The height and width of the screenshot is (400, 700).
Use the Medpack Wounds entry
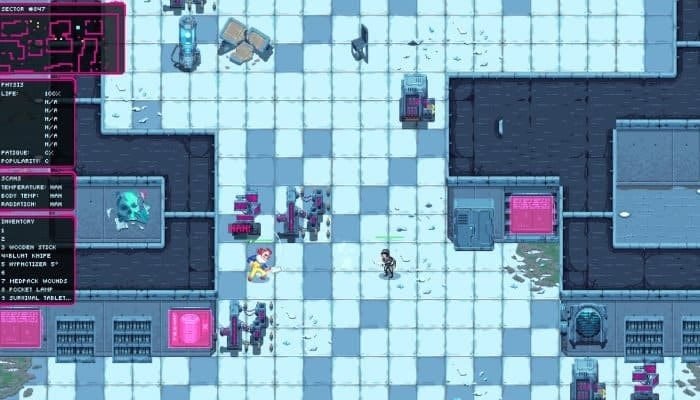37,281
